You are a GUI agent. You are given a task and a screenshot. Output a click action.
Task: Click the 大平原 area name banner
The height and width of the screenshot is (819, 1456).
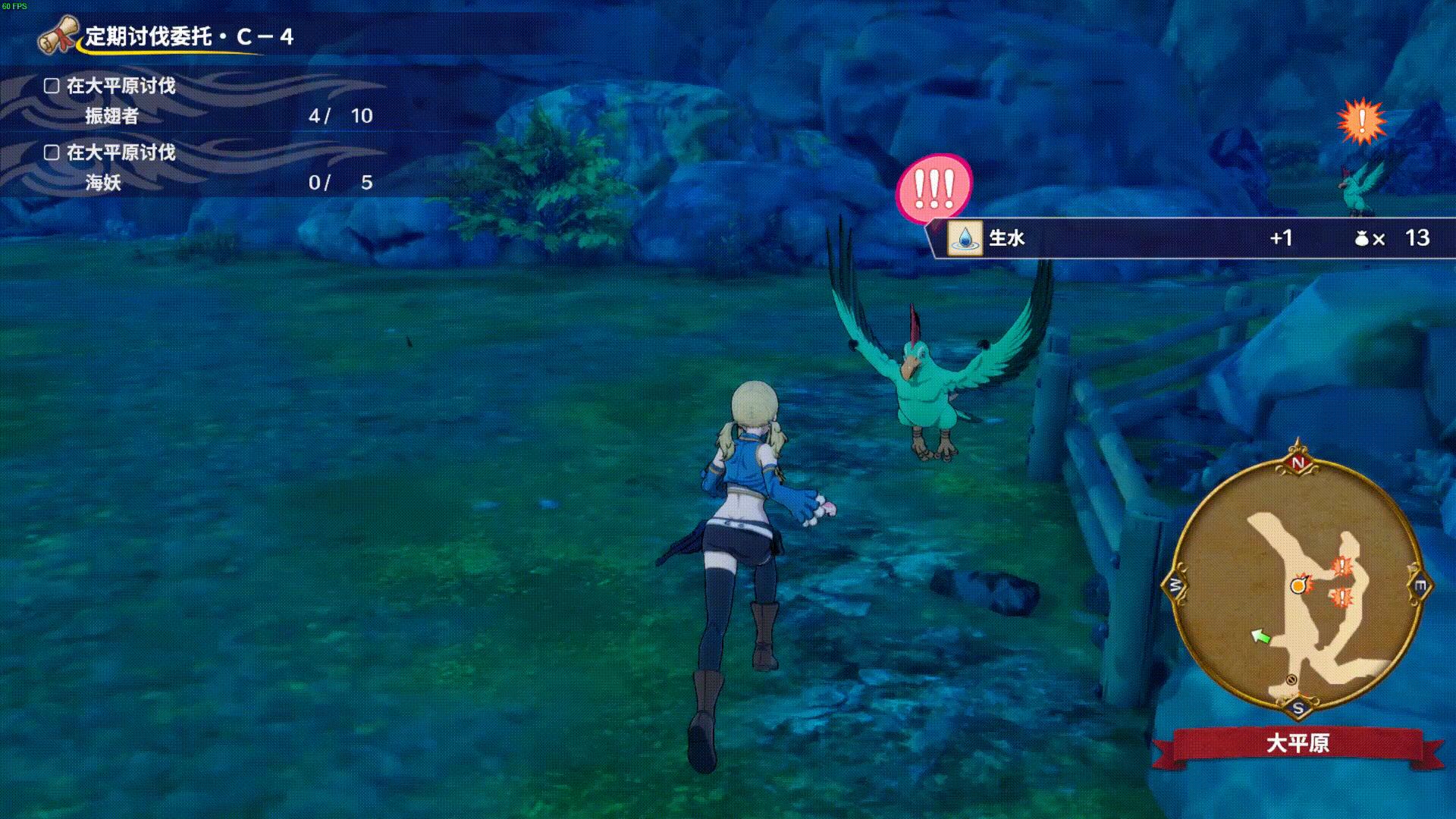tap(1298, 742)
